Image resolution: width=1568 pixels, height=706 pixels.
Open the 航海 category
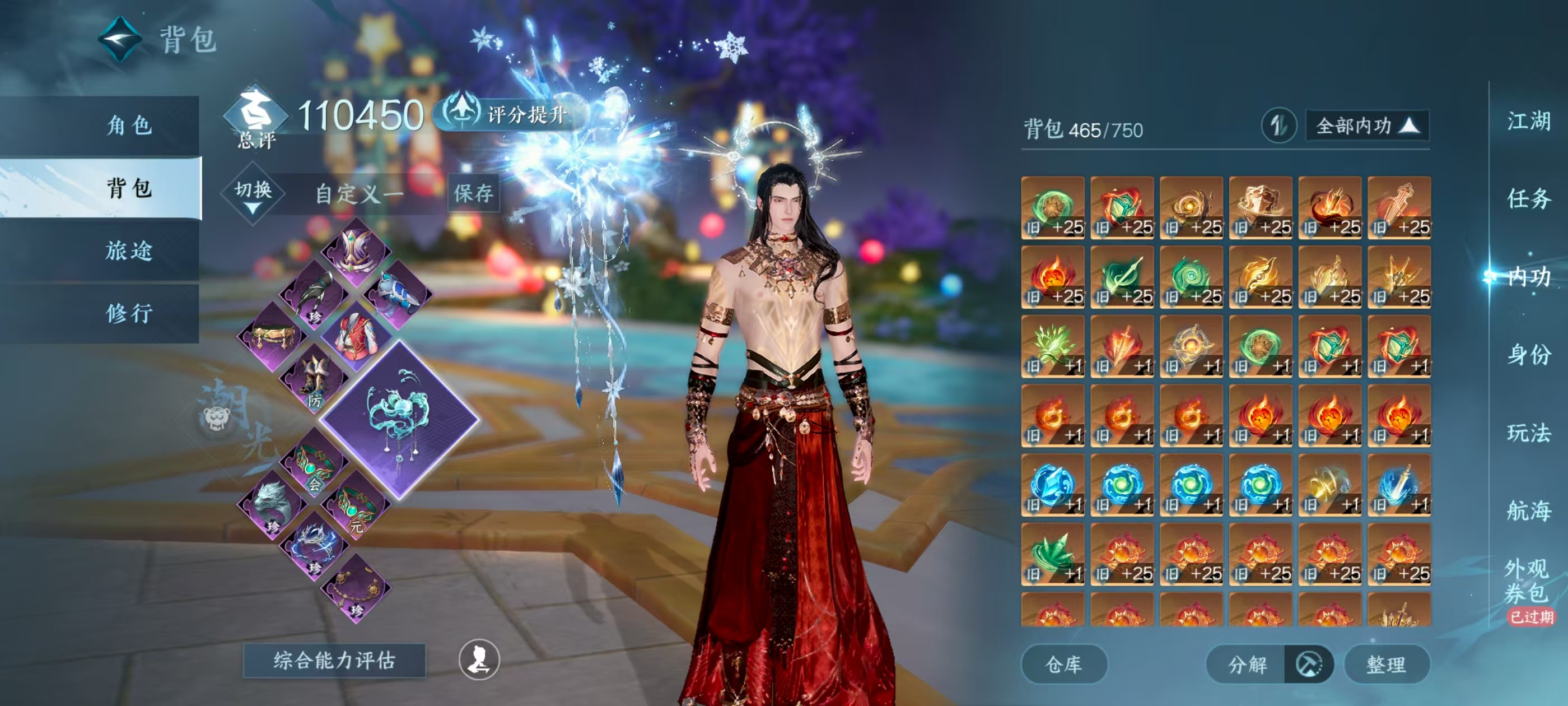coord(1528,510)
